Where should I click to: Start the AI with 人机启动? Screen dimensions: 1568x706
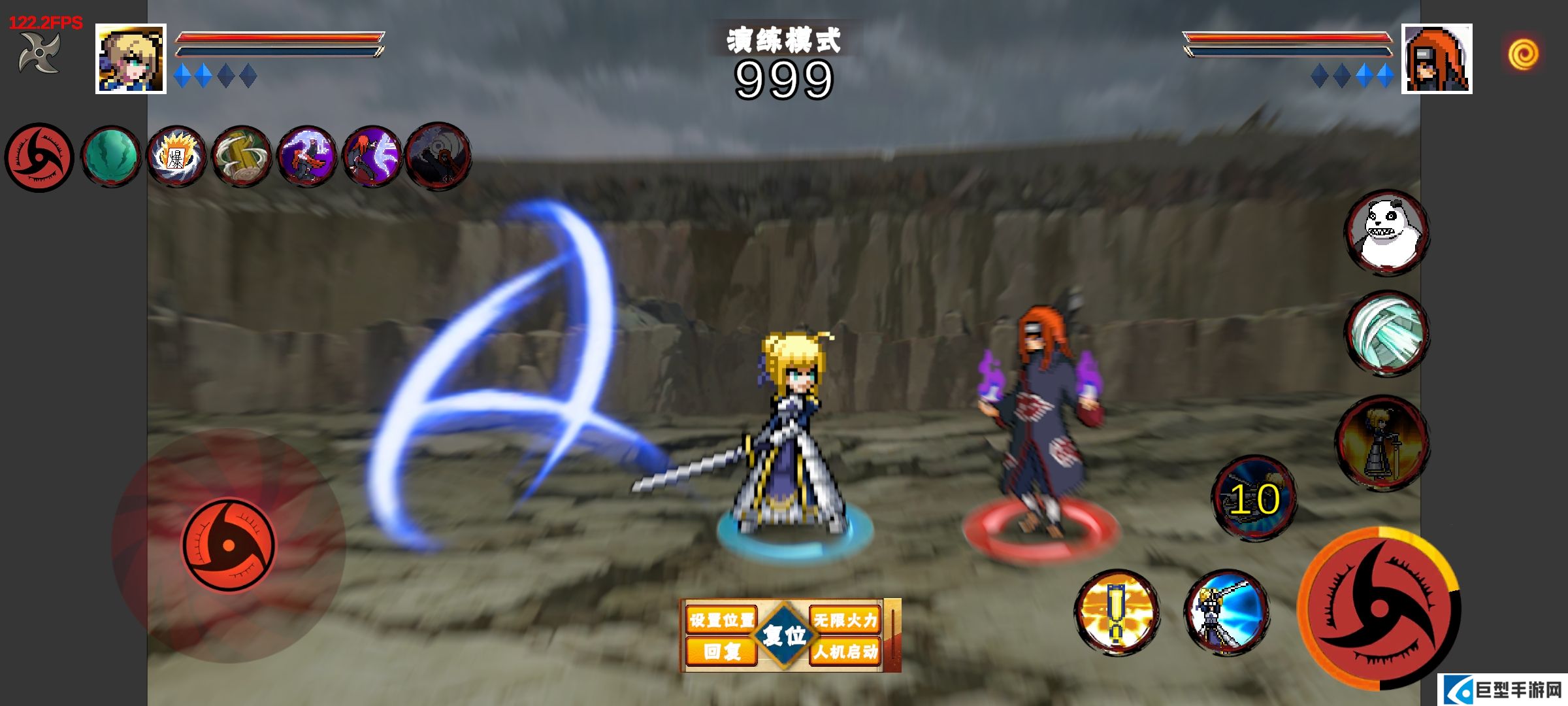click(845, 651)
